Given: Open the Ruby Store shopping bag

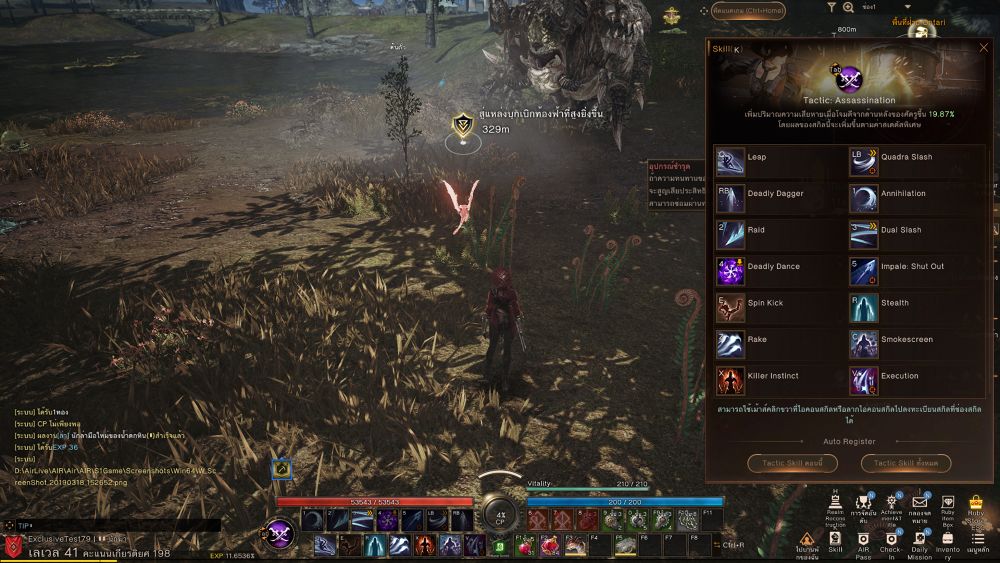Looking at the screenshot, I should pos(976,503).
